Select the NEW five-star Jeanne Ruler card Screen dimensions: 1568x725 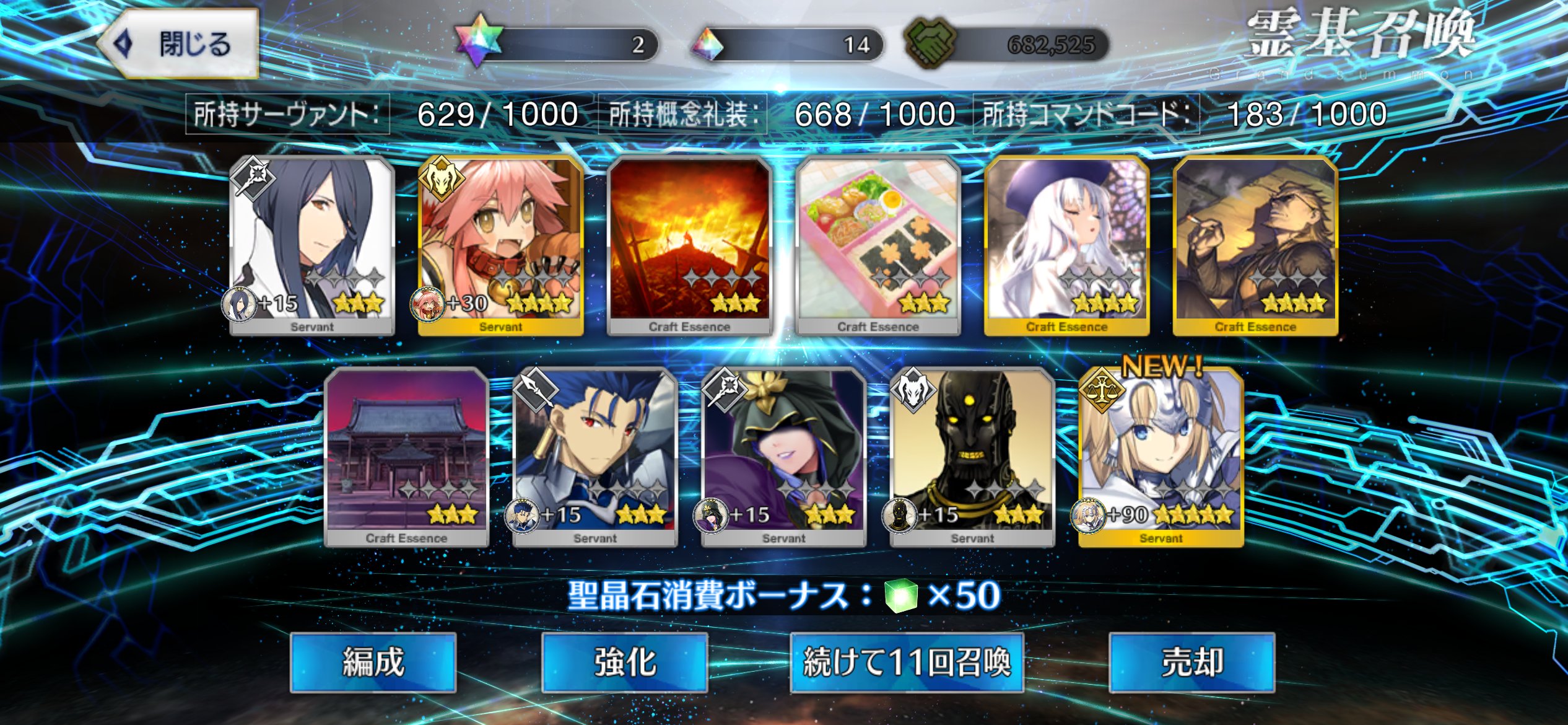point(1161,457)
